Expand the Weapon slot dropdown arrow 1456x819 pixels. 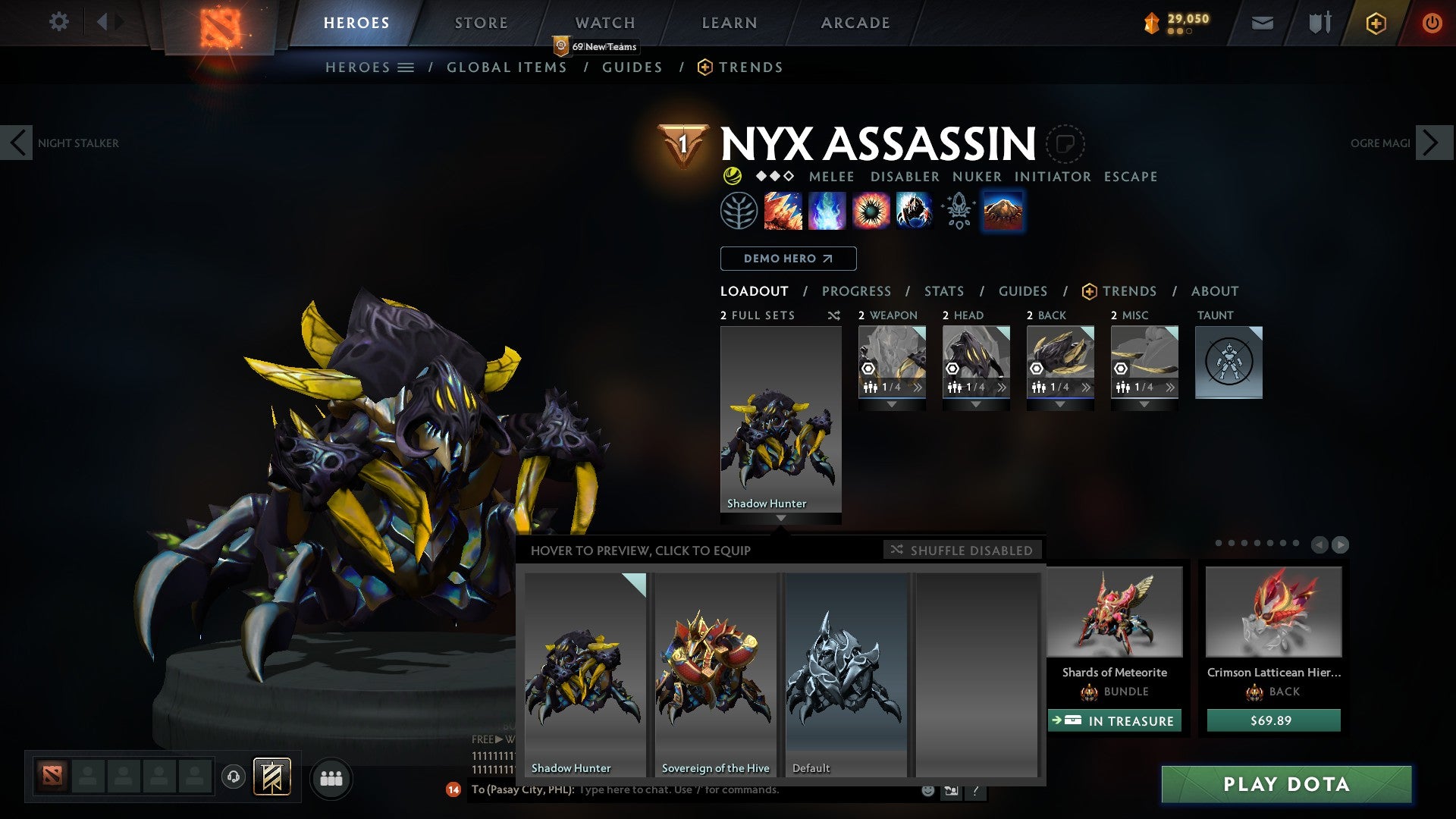point(892,404)
